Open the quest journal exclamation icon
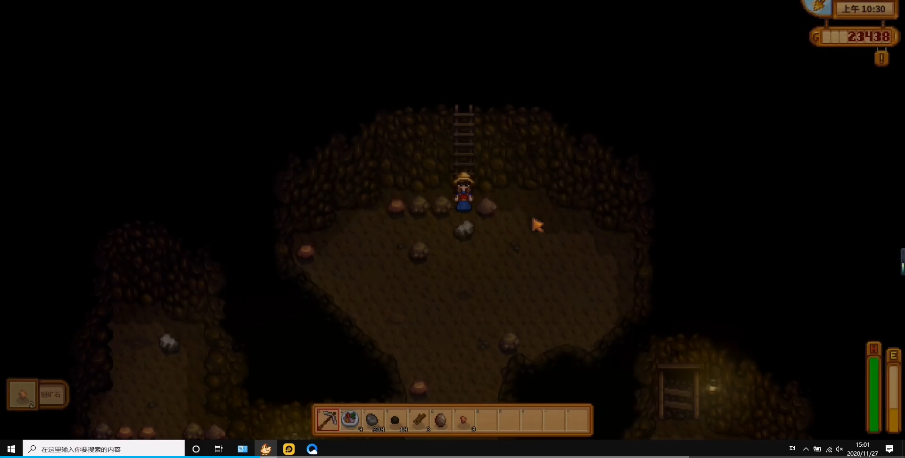 tap(881, 58)
